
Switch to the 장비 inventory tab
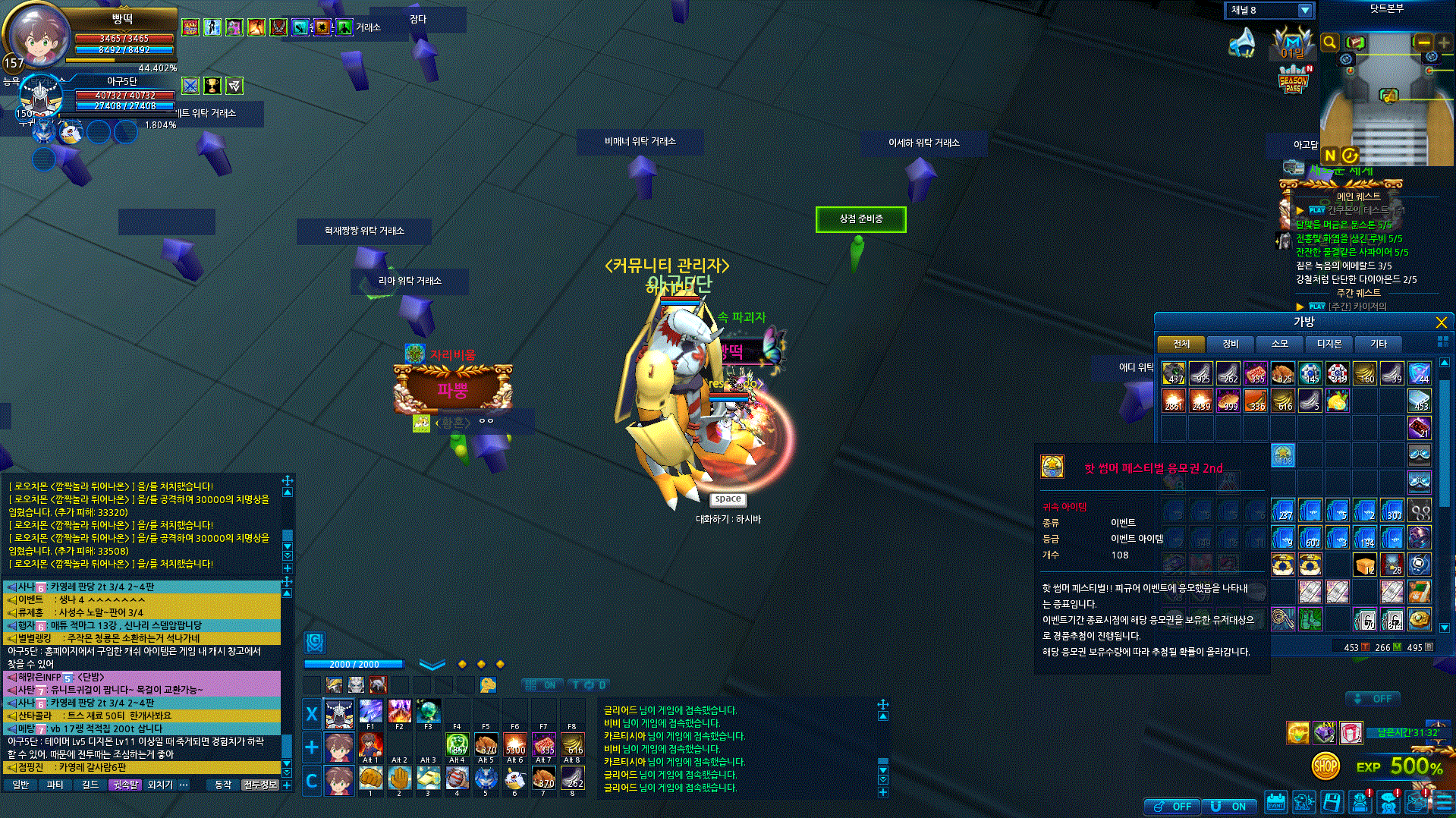tap(1230, 344)
